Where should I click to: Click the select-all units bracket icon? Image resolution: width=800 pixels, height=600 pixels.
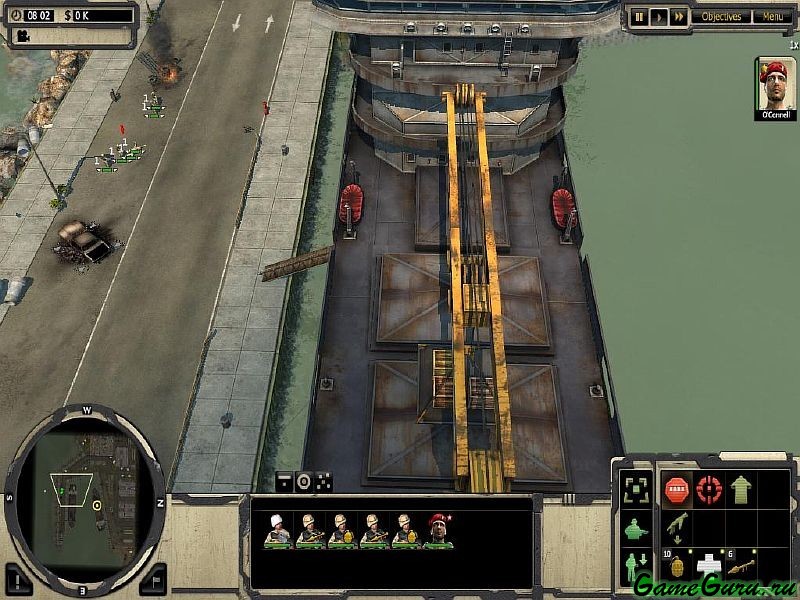point(635,489)
